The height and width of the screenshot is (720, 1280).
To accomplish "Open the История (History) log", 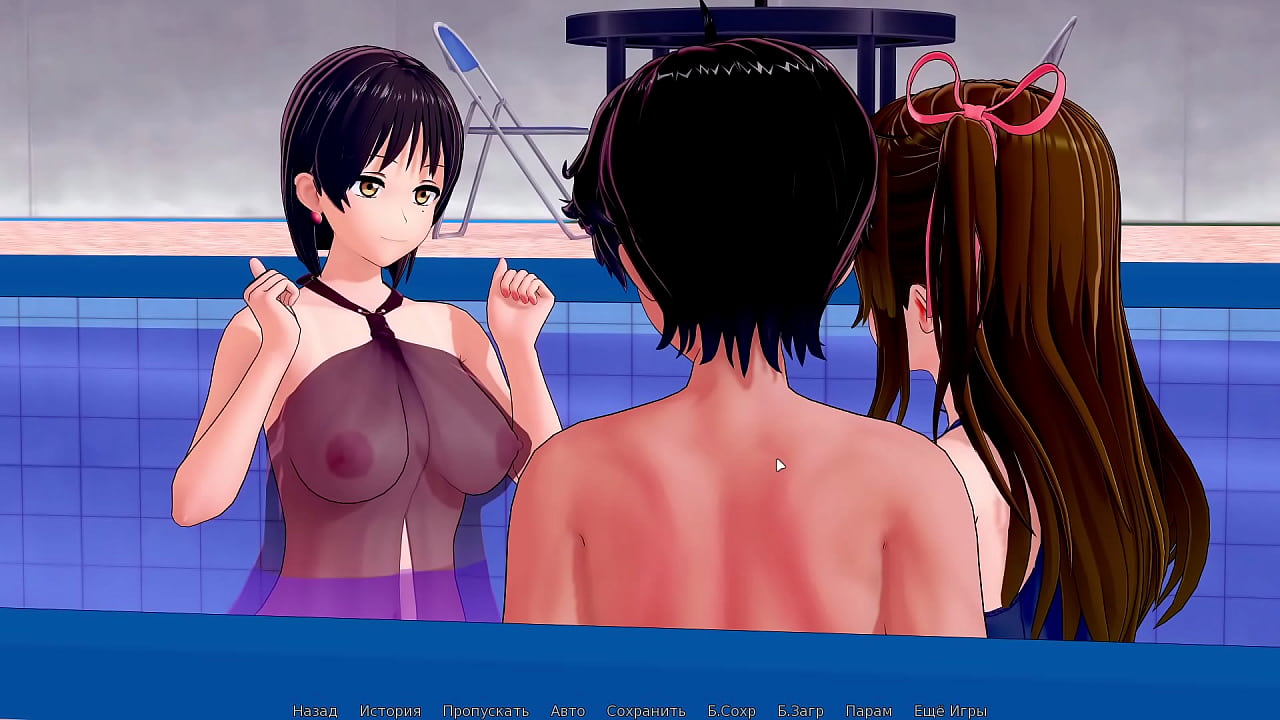I will coord(390,711).
